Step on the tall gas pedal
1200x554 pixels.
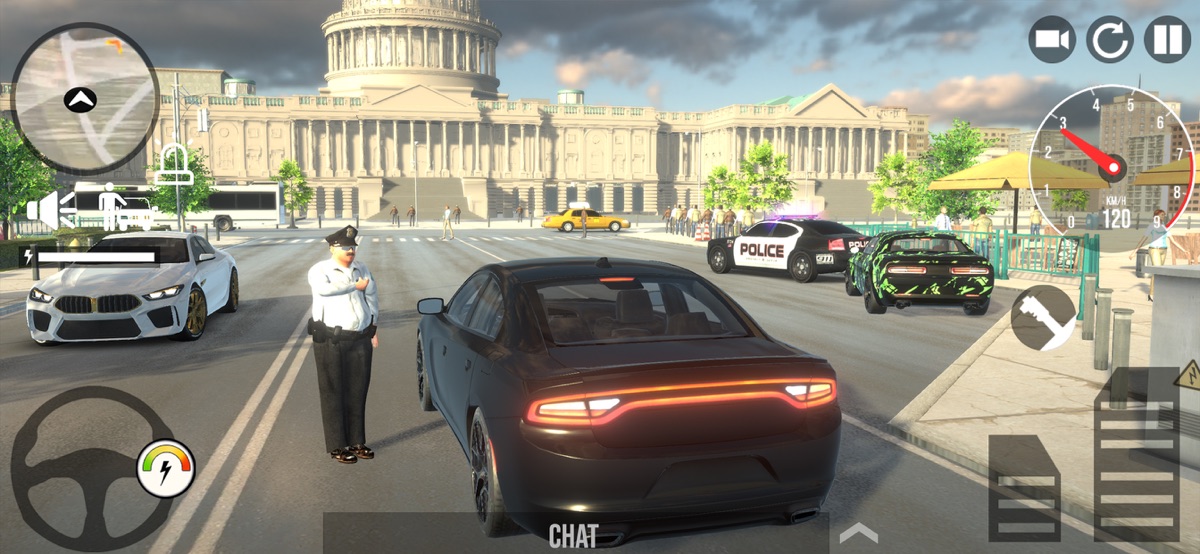(1136, 456)
